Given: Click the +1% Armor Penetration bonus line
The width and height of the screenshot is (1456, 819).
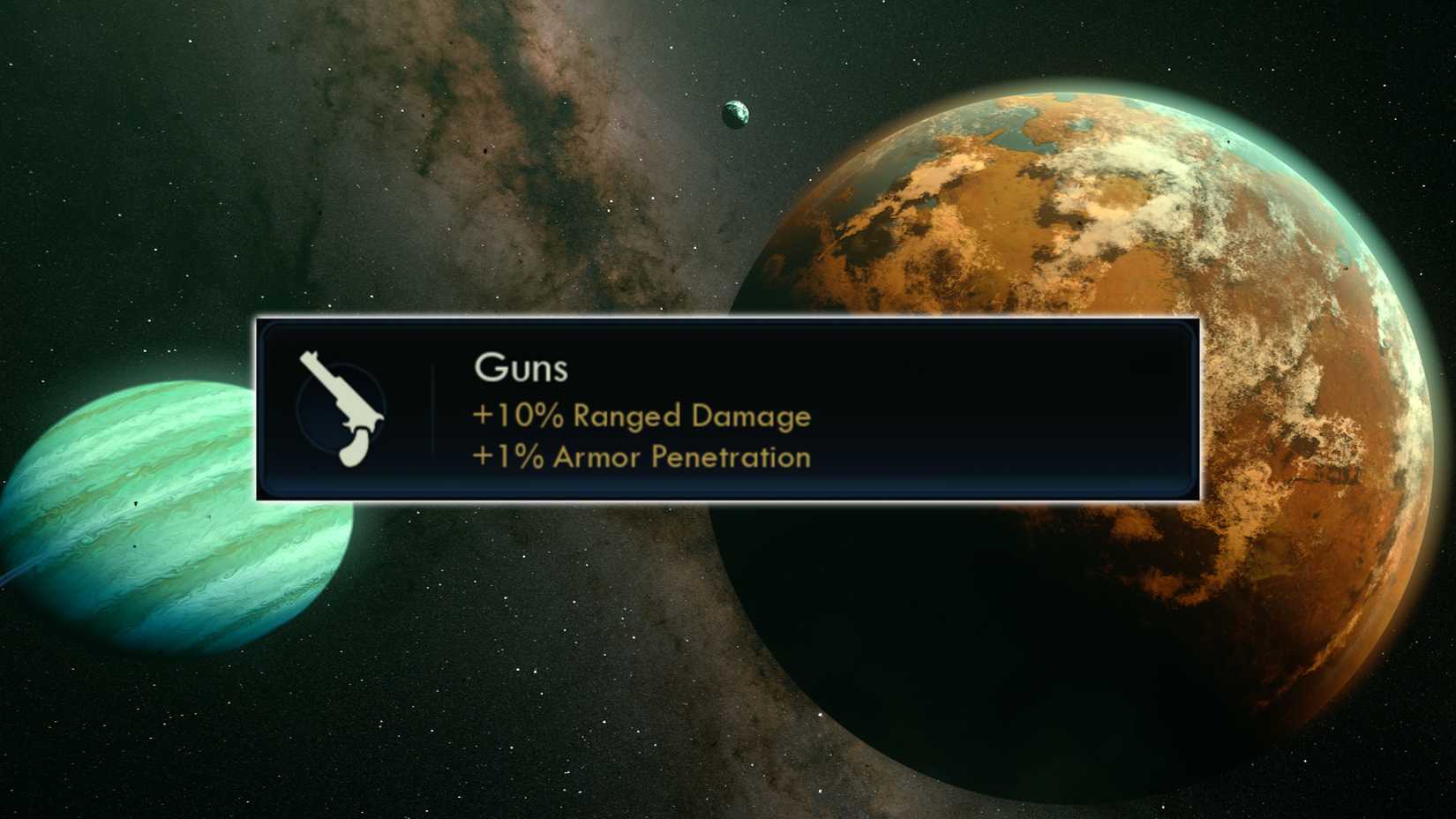Looking at the screenshot, I should 639,458.
